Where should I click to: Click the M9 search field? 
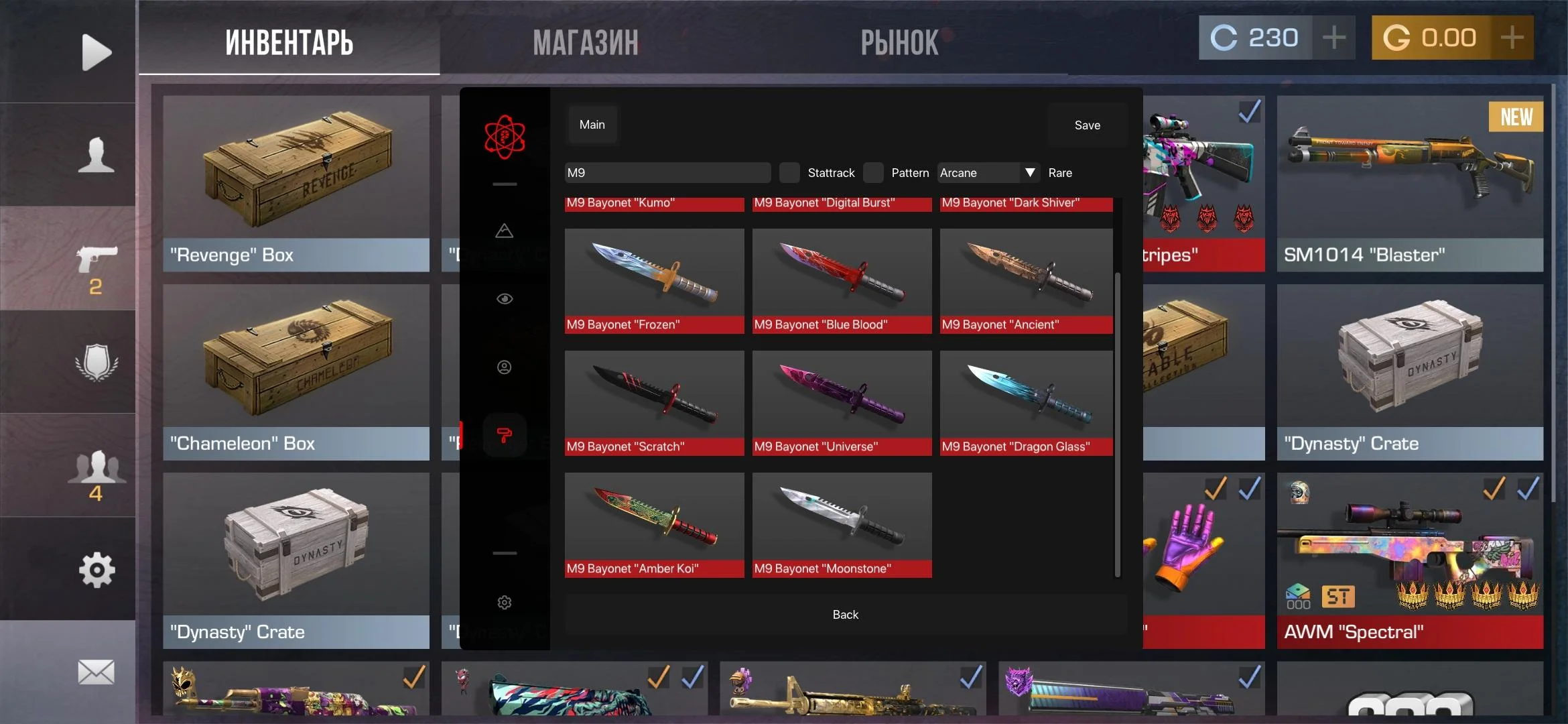pos(667,173)
